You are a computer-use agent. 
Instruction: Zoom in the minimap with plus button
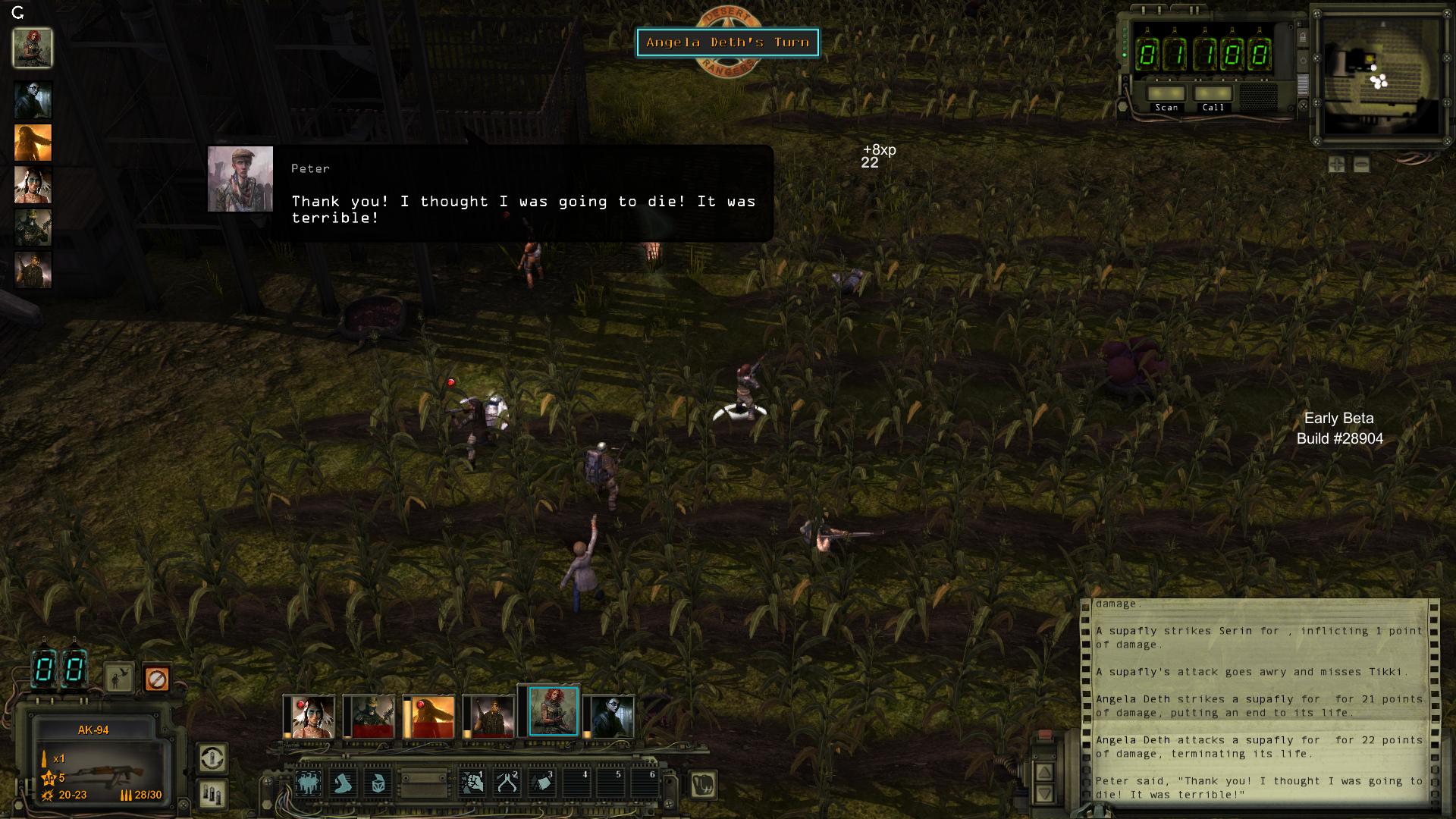click(1336, 165)
